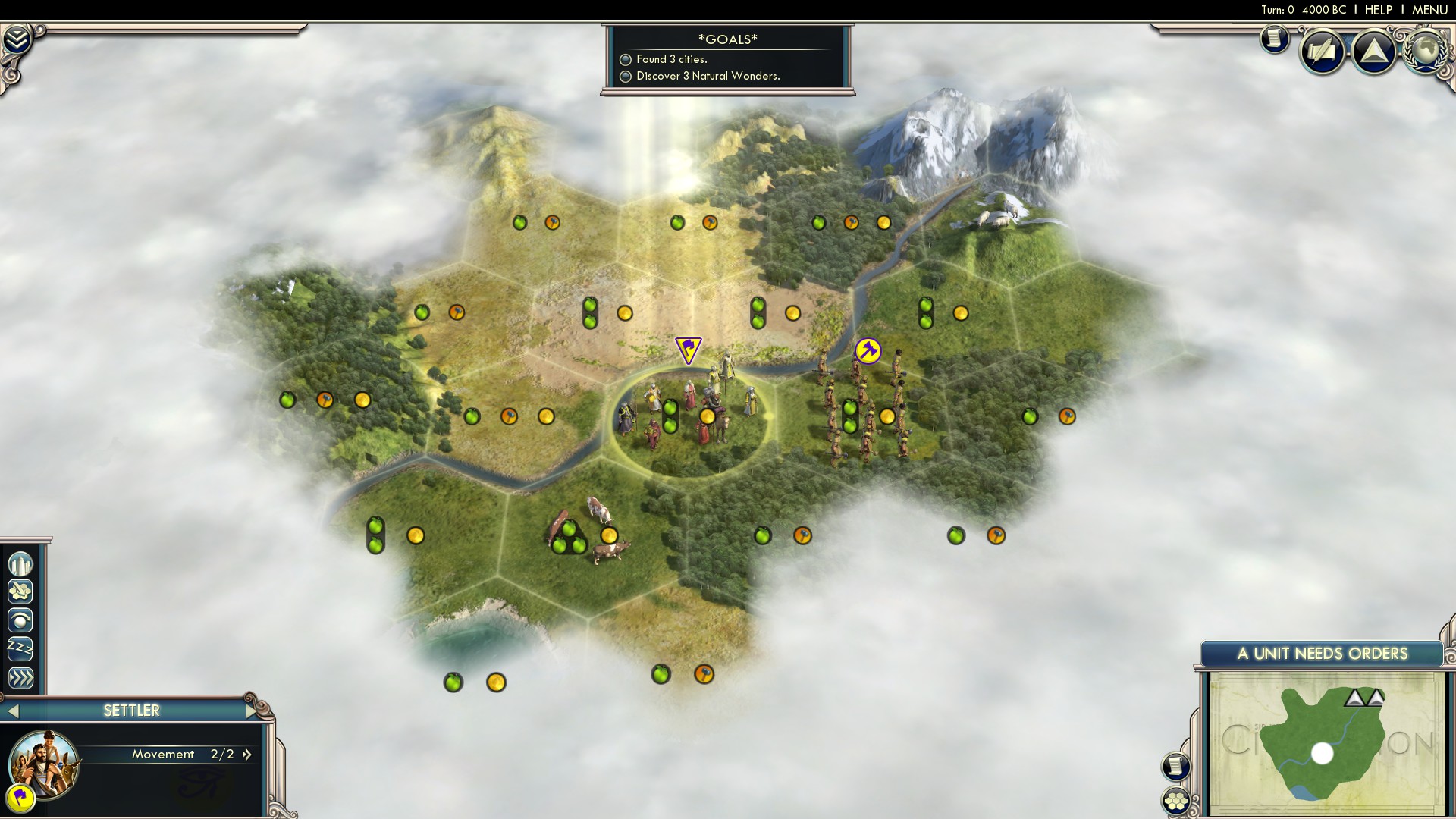Select the Found City action
The height and width of the screenshot is (819, 1456).
(20, 563)
